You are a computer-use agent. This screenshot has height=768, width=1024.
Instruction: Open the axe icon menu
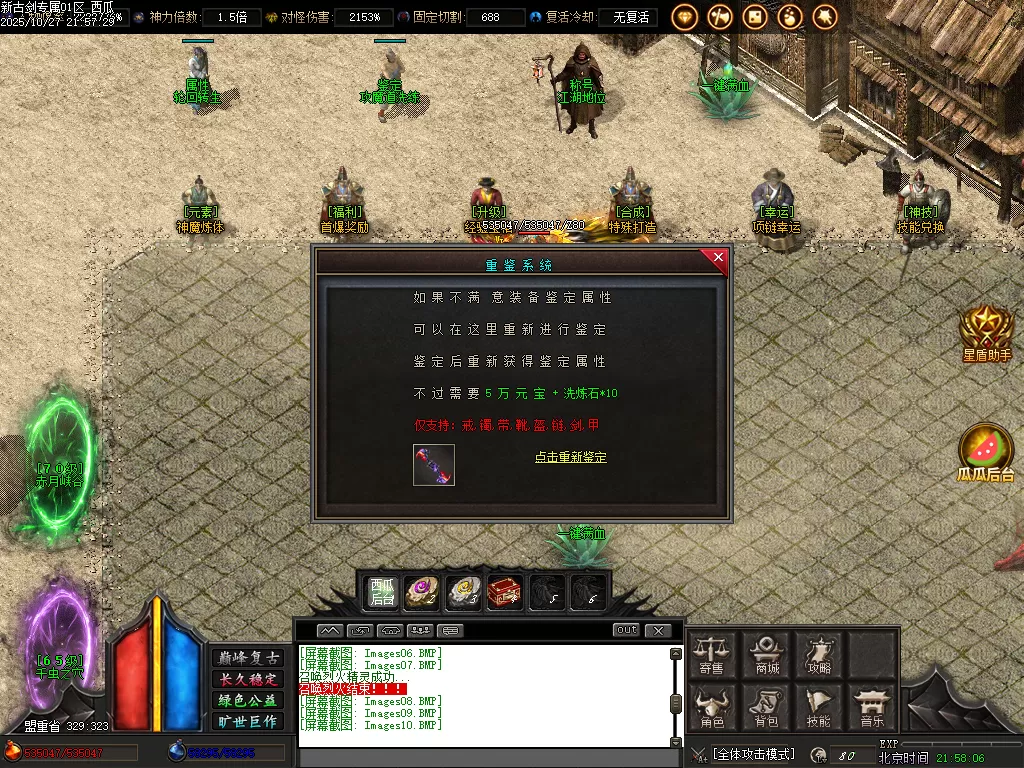coord(720,17)
